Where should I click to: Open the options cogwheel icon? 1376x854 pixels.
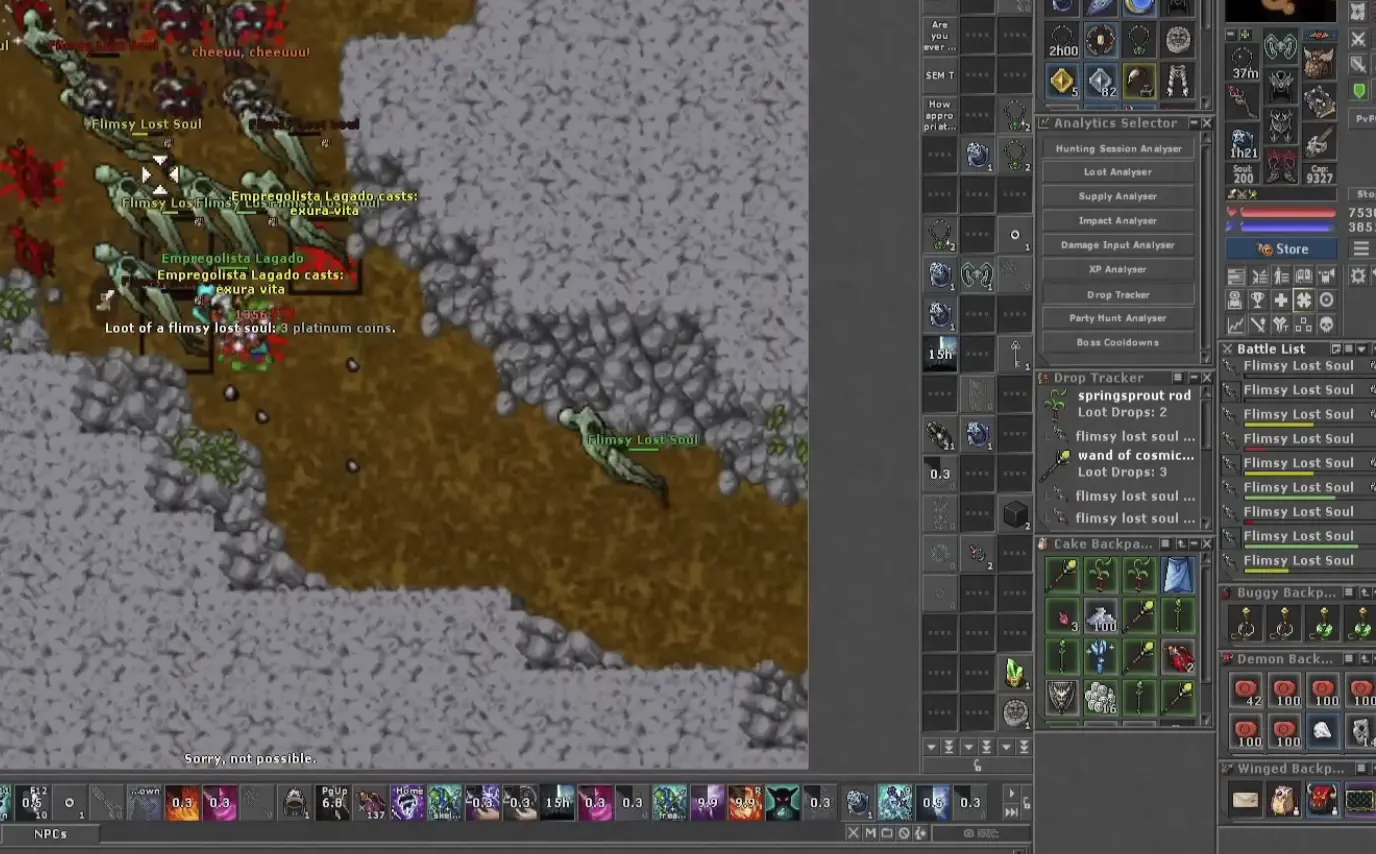pos(1356,275)
